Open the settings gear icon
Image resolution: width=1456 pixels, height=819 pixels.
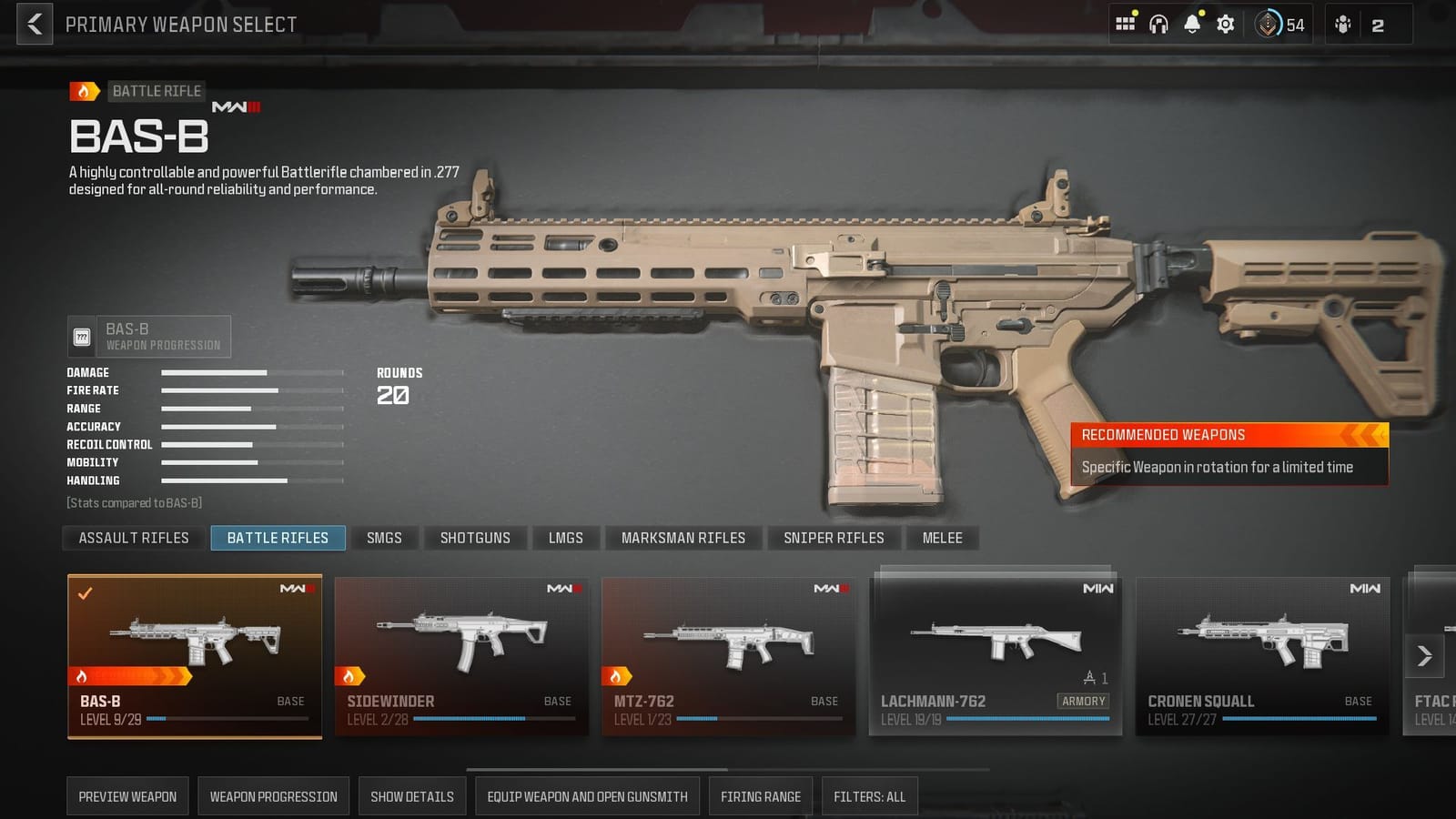pos(1224,25)
